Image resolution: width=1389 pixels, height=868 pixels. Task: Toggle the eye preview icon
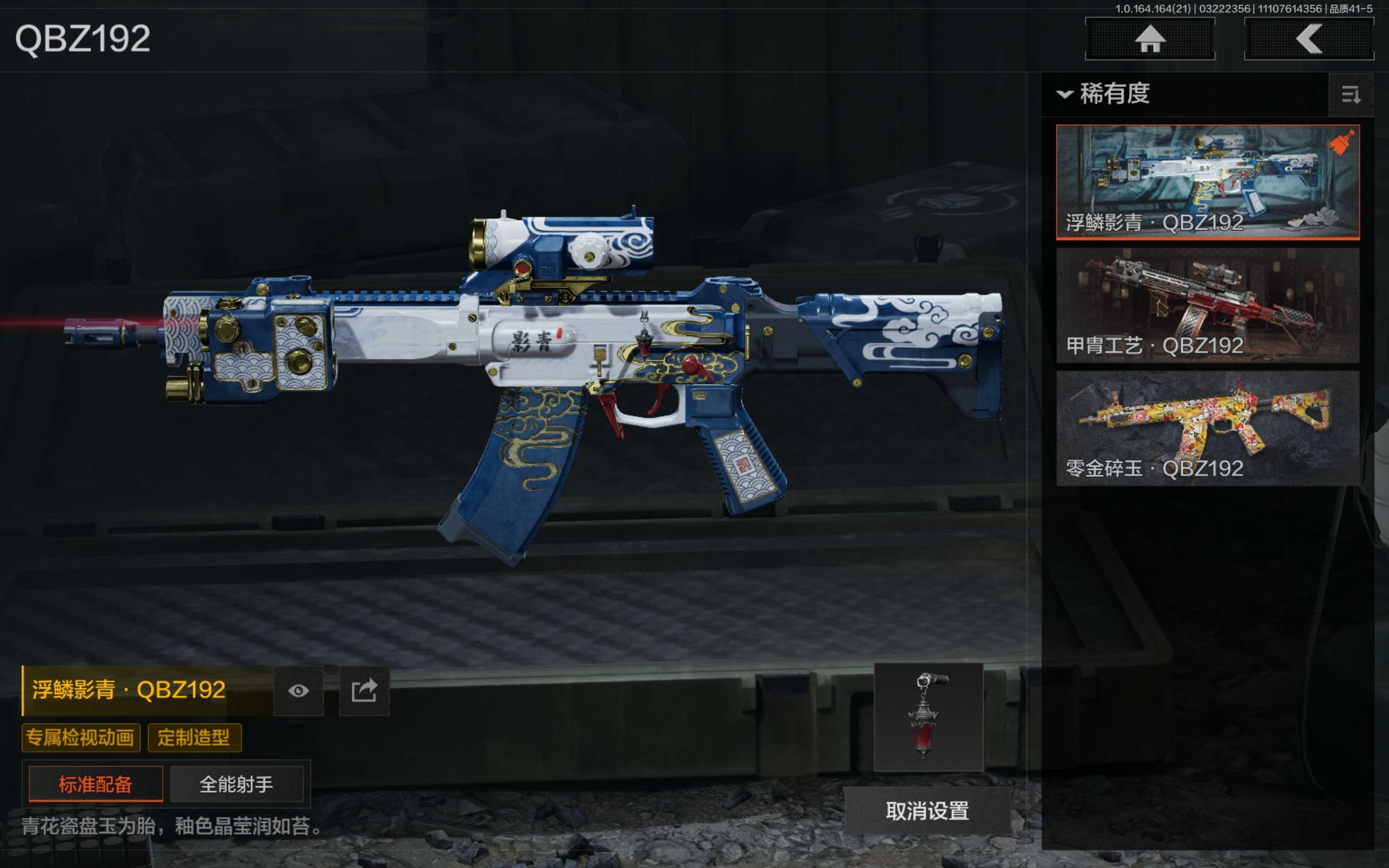pos(298,691)
